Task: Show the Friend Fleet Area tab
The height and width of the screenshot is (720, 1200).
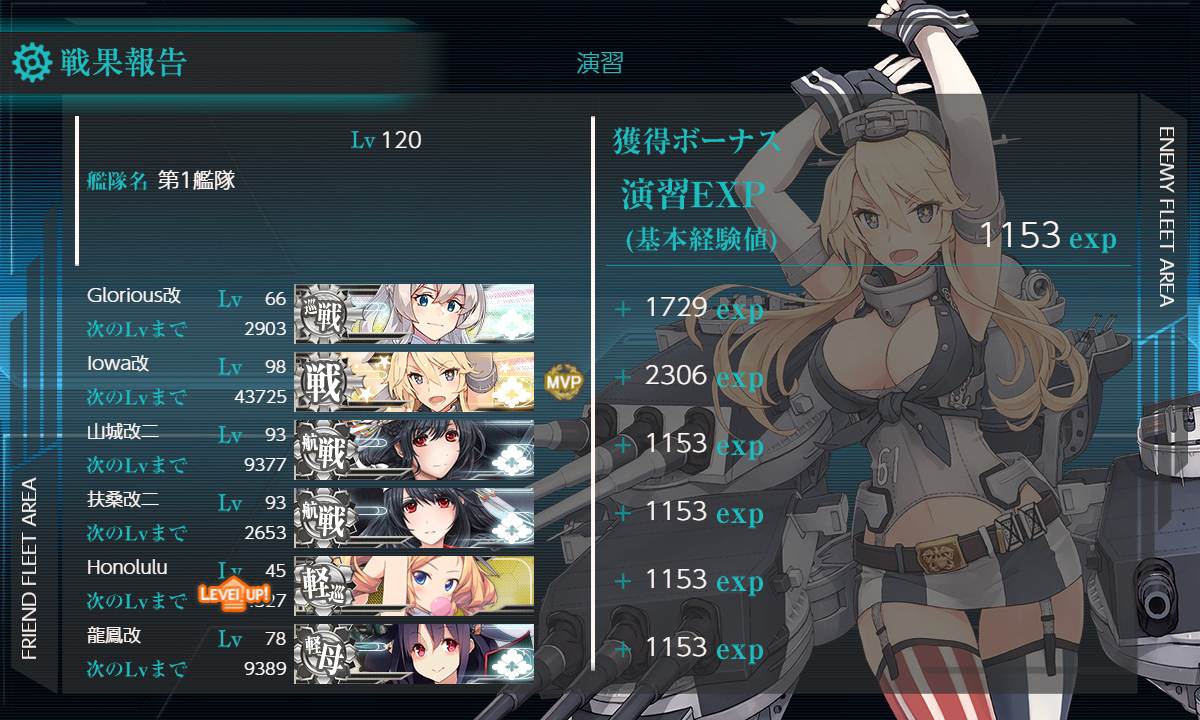Action: point(29,568)
